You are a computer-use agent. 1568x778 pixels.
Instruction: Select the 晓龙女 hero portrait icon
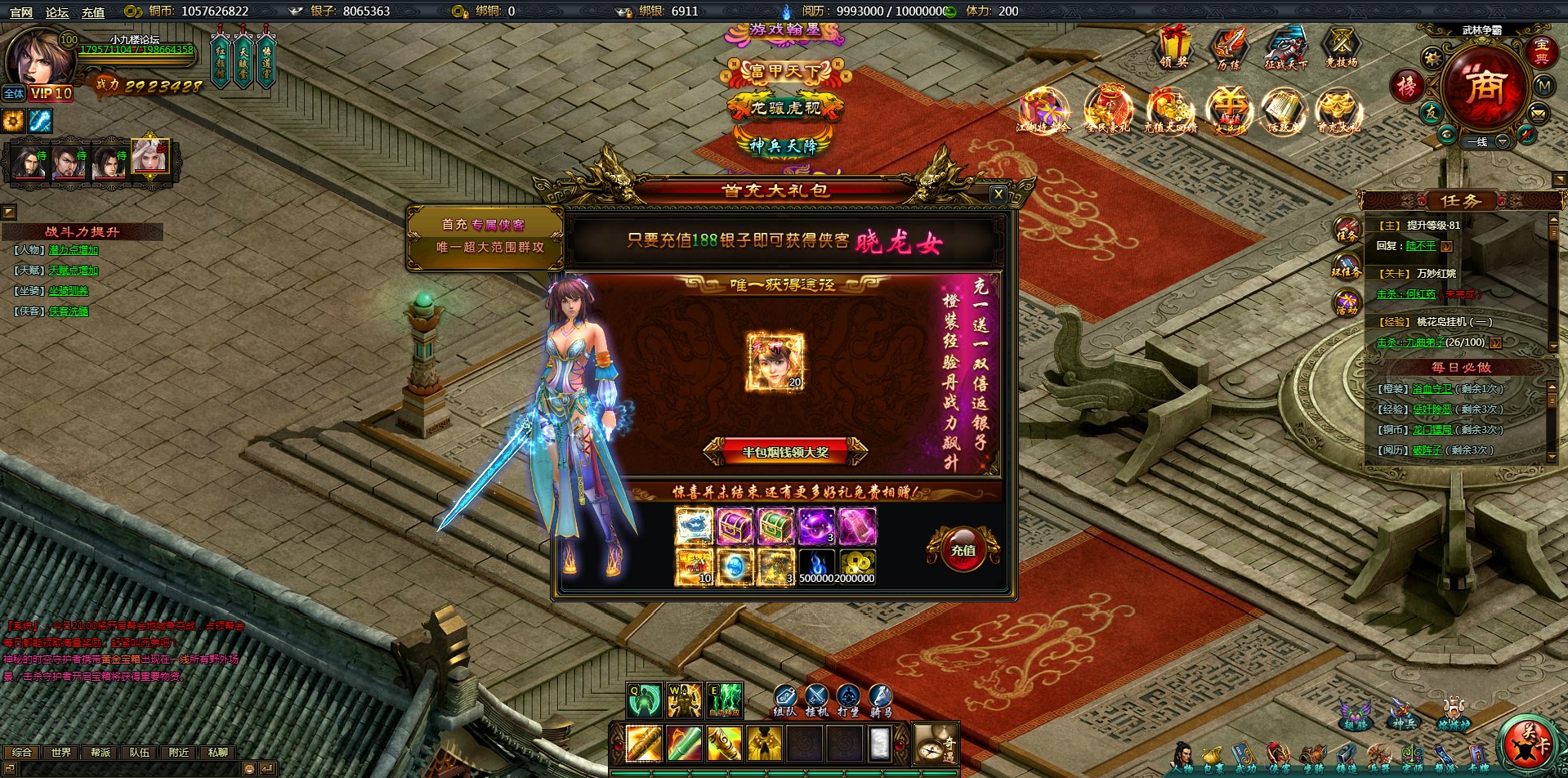775,362
